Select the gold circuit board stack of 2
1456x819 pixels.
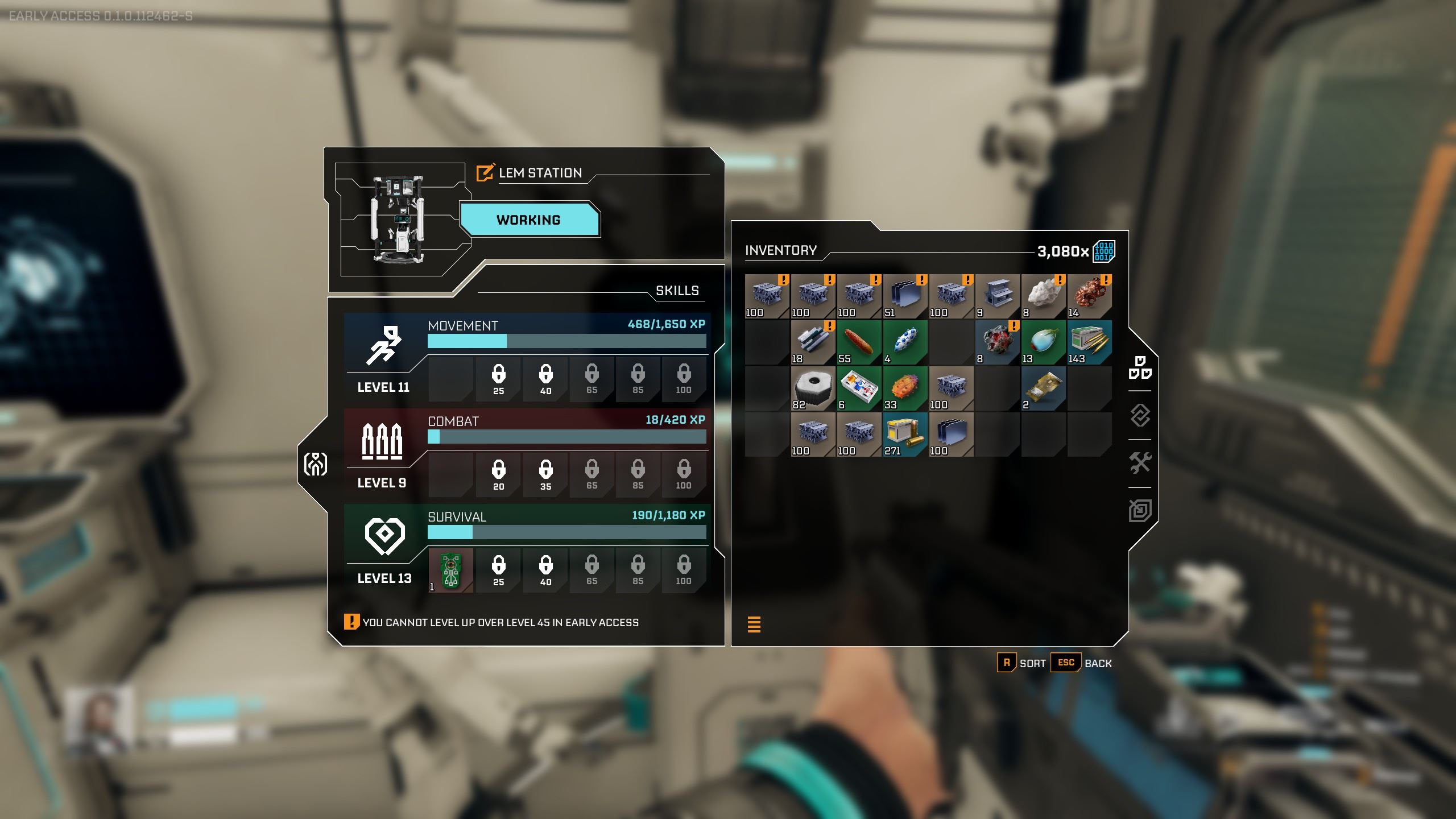(x=1043, y=388)
